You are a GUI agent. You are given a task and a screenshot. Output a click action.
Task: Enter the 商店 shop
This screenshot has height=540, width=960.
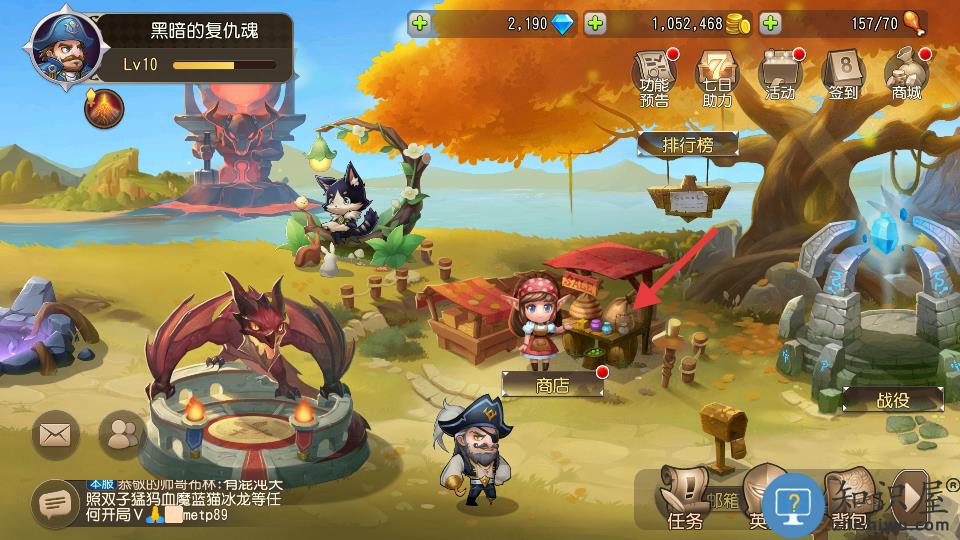[x=552, y=385]
